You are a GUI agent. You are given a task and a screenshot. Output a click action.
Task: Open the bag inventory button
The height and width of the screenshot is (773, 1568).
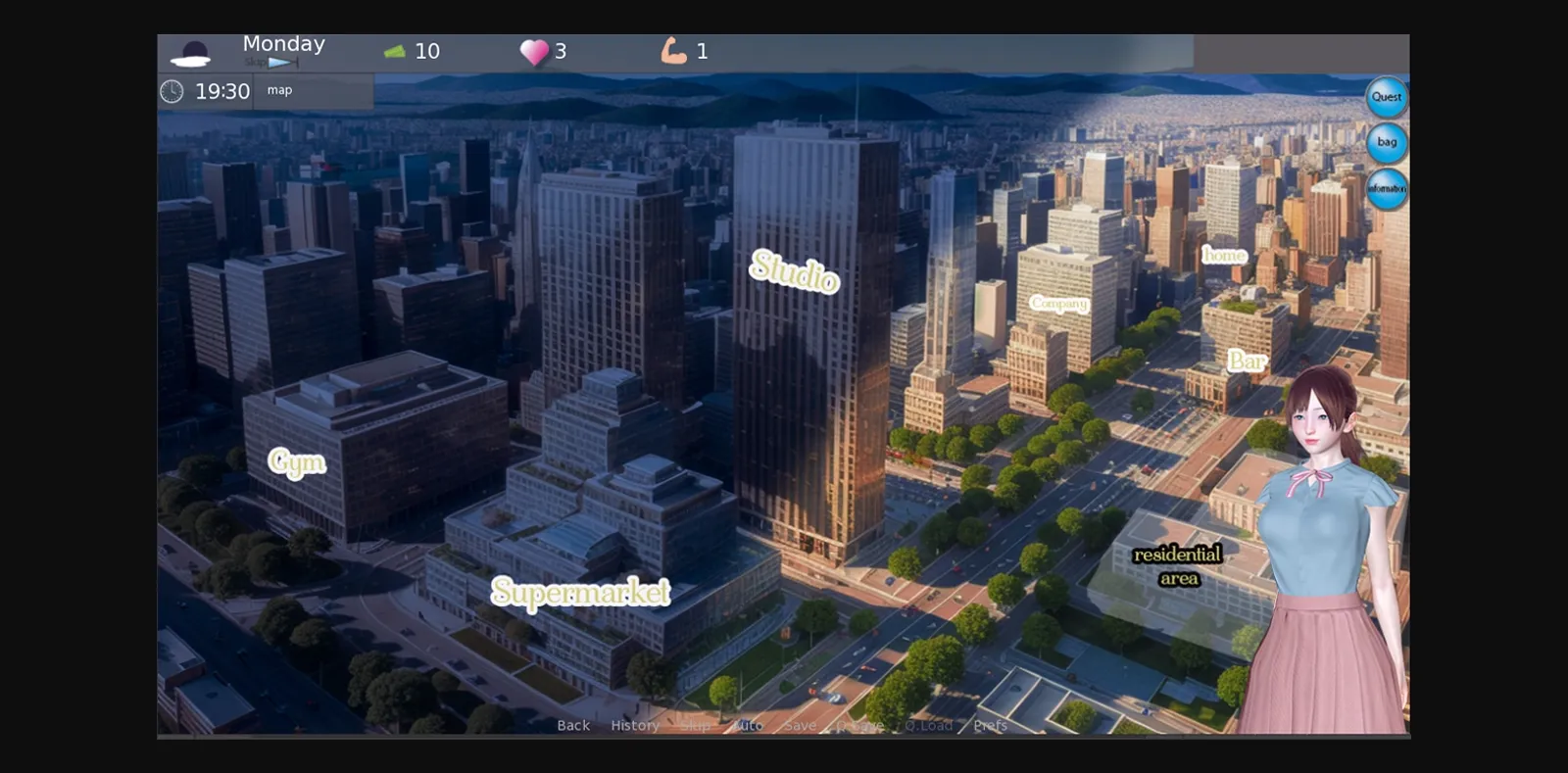1387,142
